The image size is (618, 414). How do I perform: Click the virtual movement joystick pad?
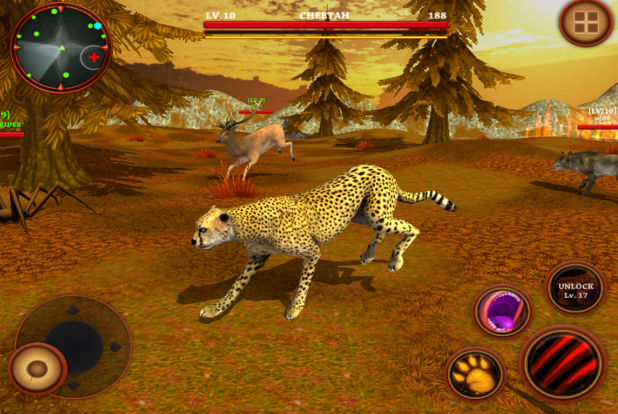tap(75, 345)
